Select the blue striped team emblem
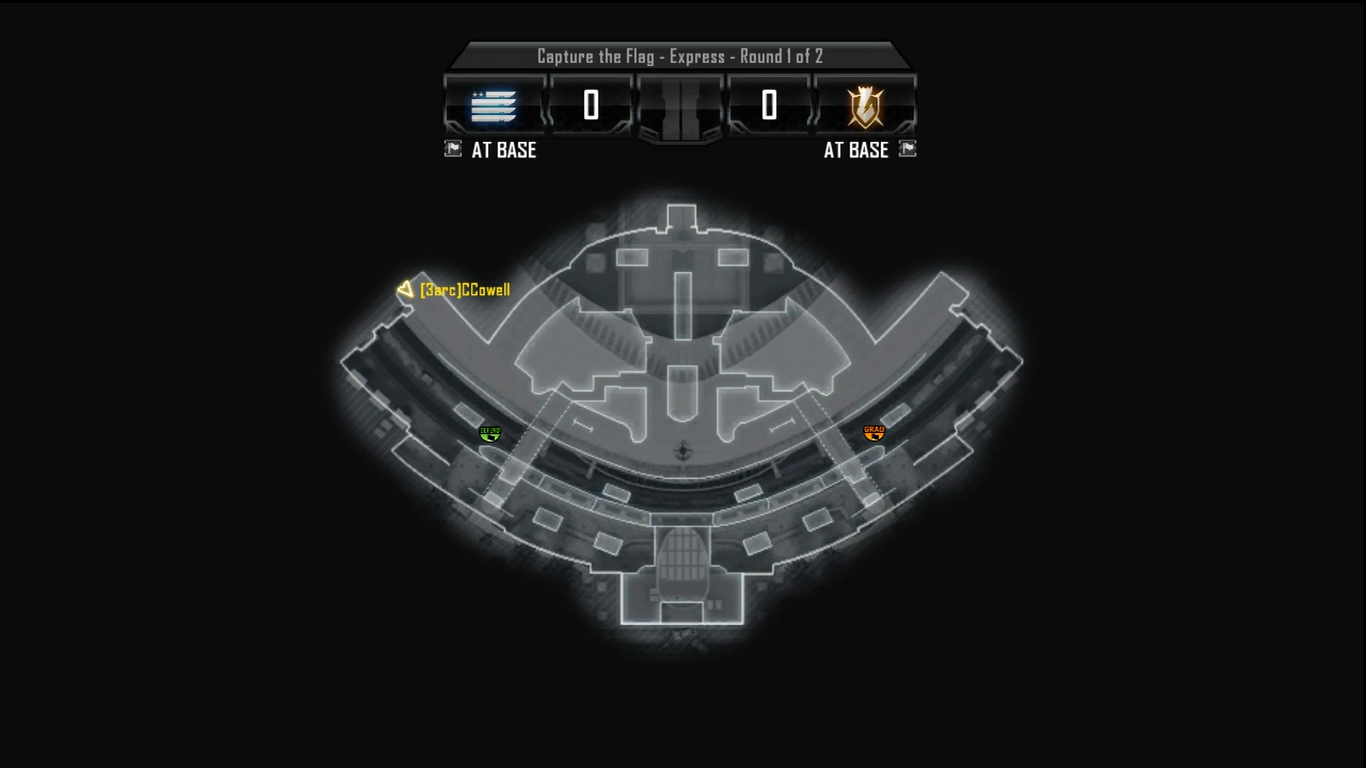Viewport: 1366px width, 768px height. tap(493, 106)
